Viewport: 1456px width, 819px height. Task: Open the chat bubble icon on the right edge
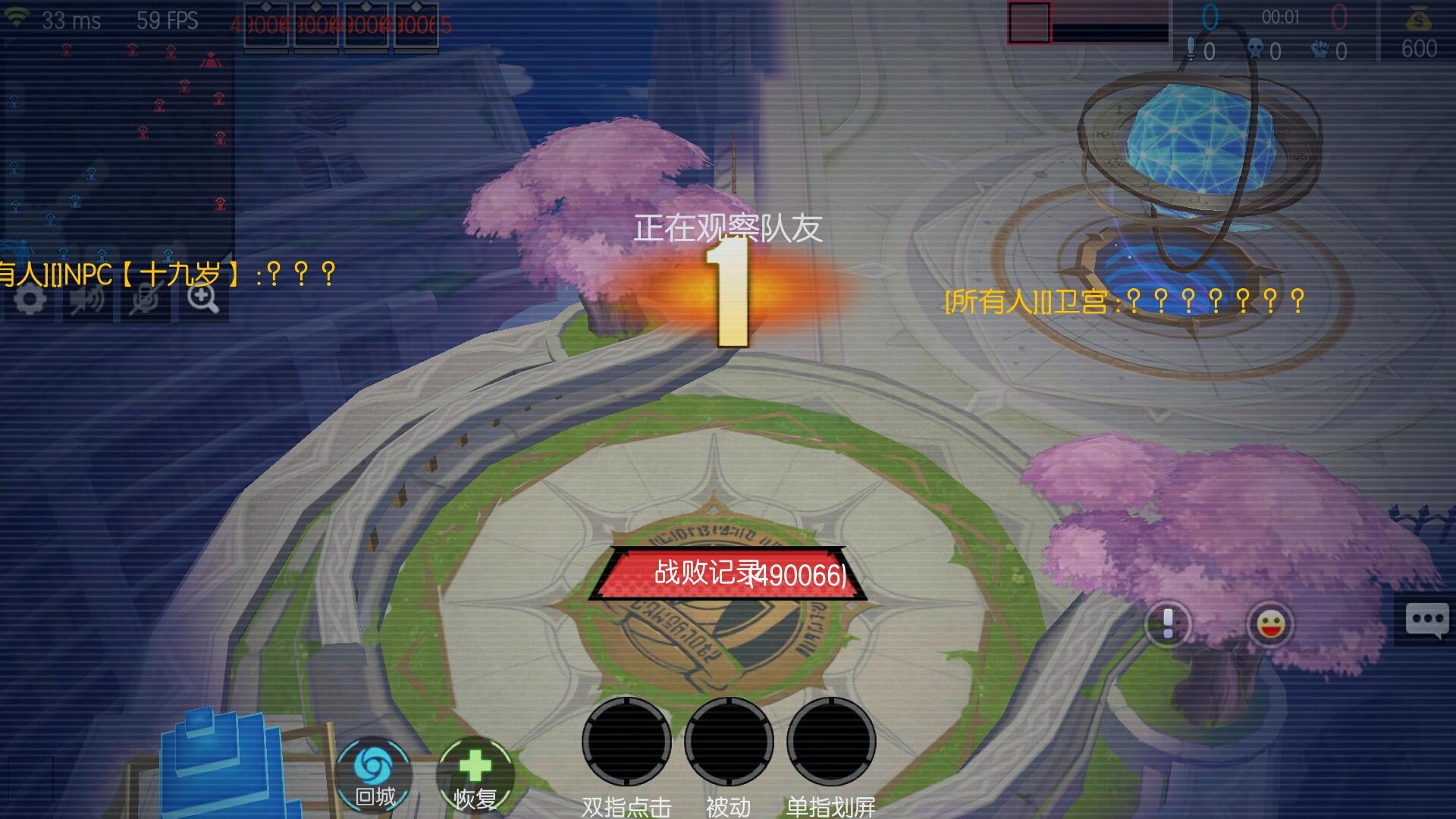click(1429, 618)
